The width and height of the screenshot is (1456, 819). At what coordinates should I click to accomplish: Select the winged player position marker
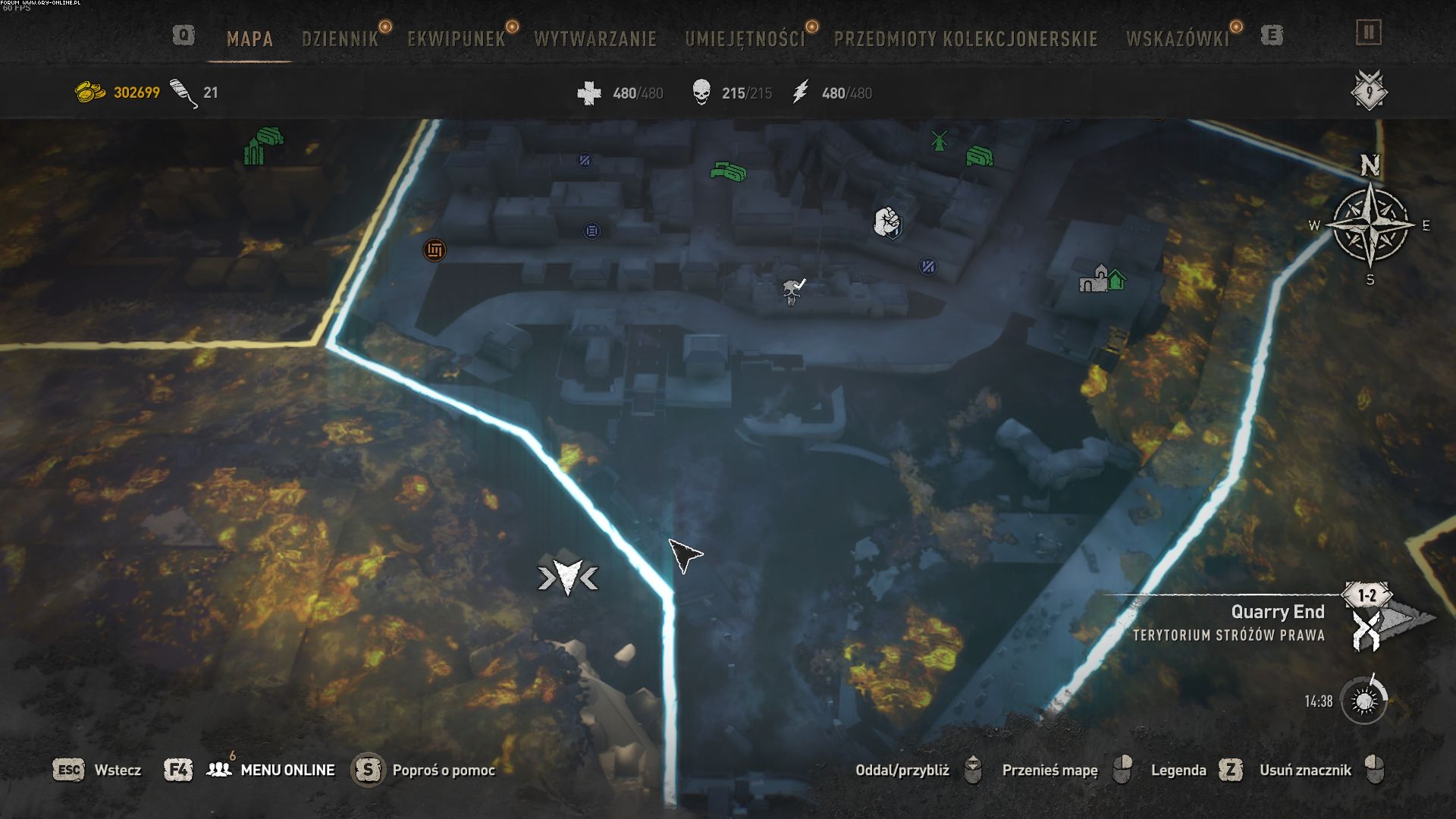tap(567, 577)
